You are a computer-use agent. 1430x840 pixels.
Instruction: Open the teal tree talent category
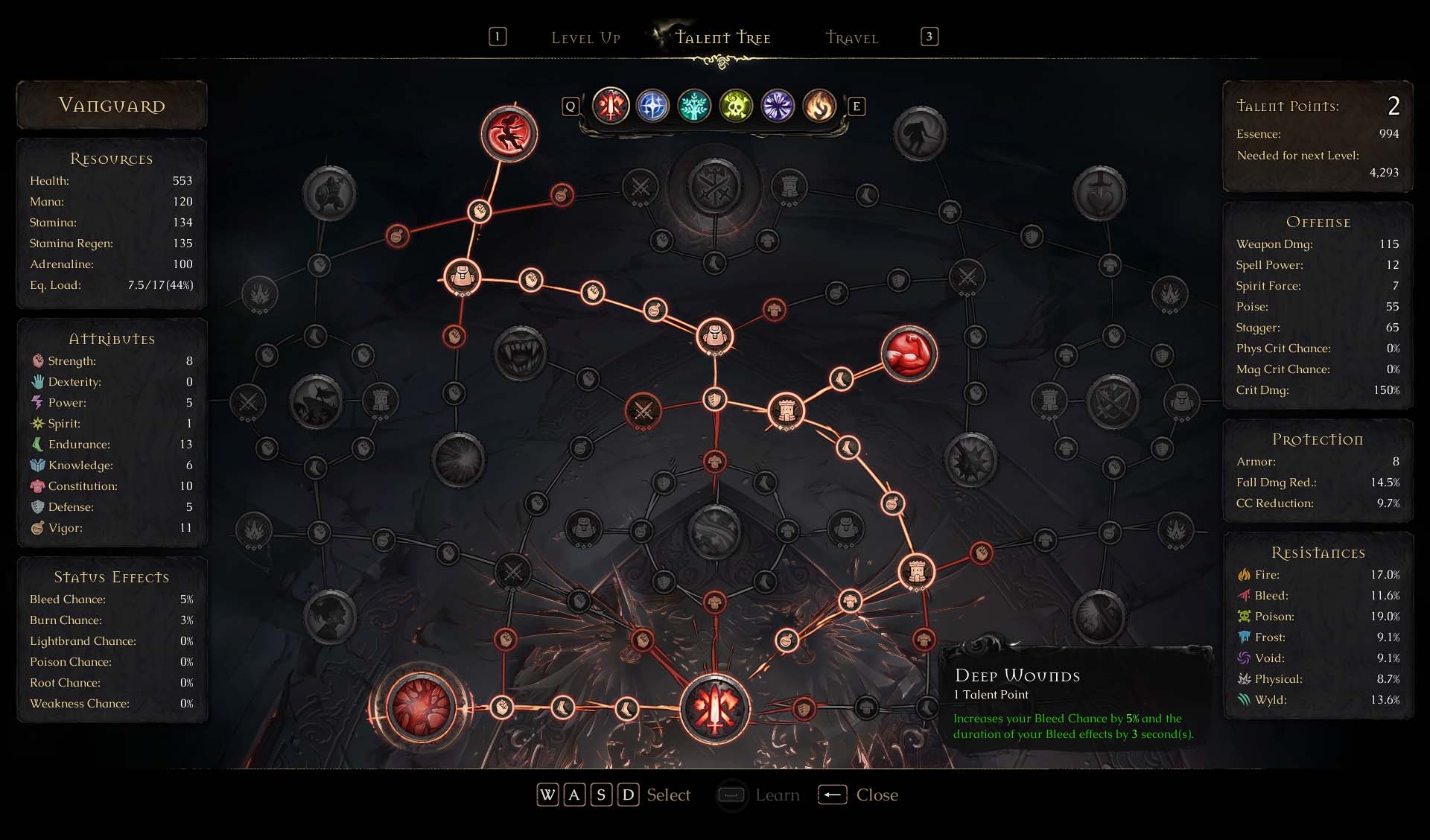point(694,106)
